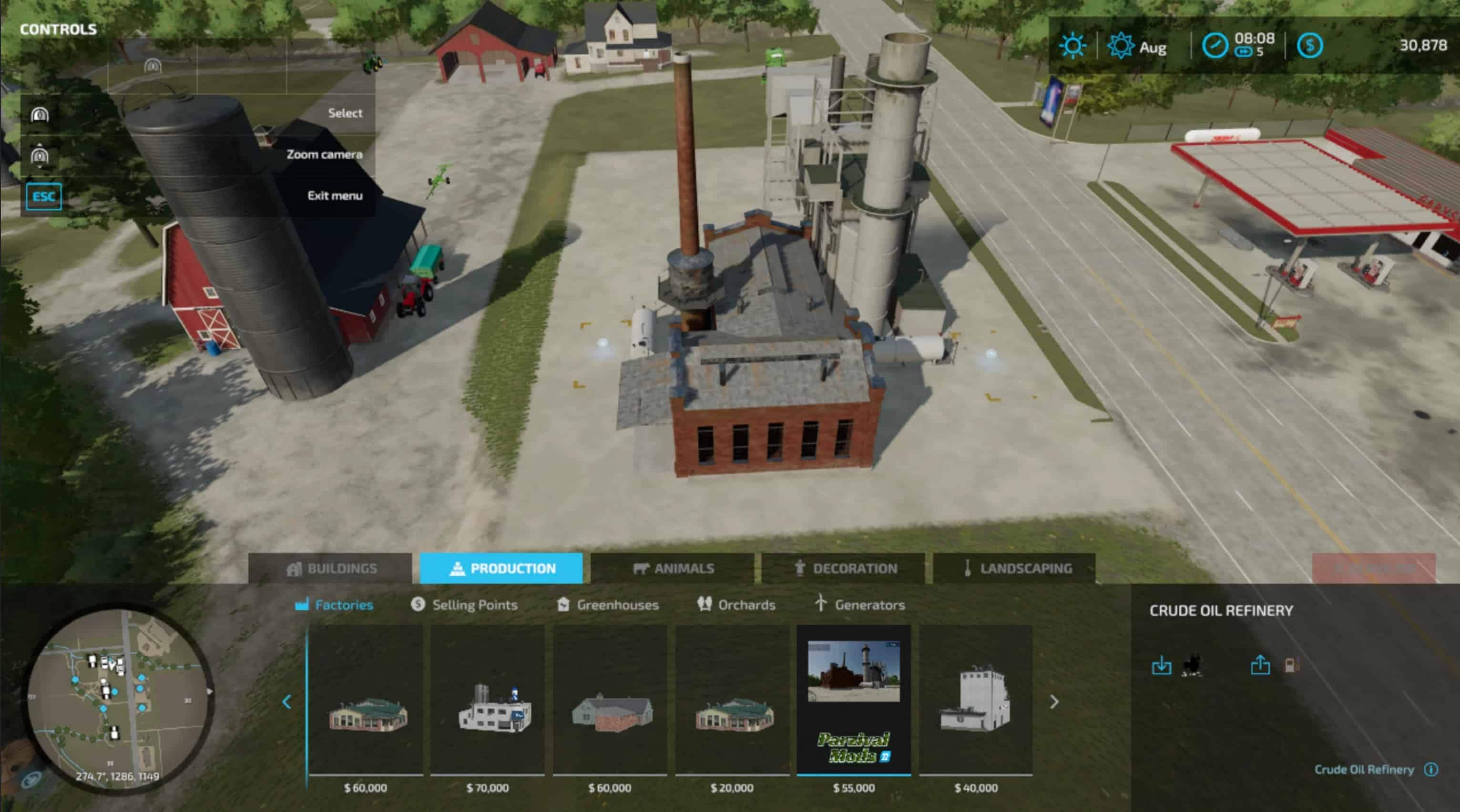Pick the $20,000 green-roofed factory
This screenshot has height=812, width=1460.
click(732, 703)
